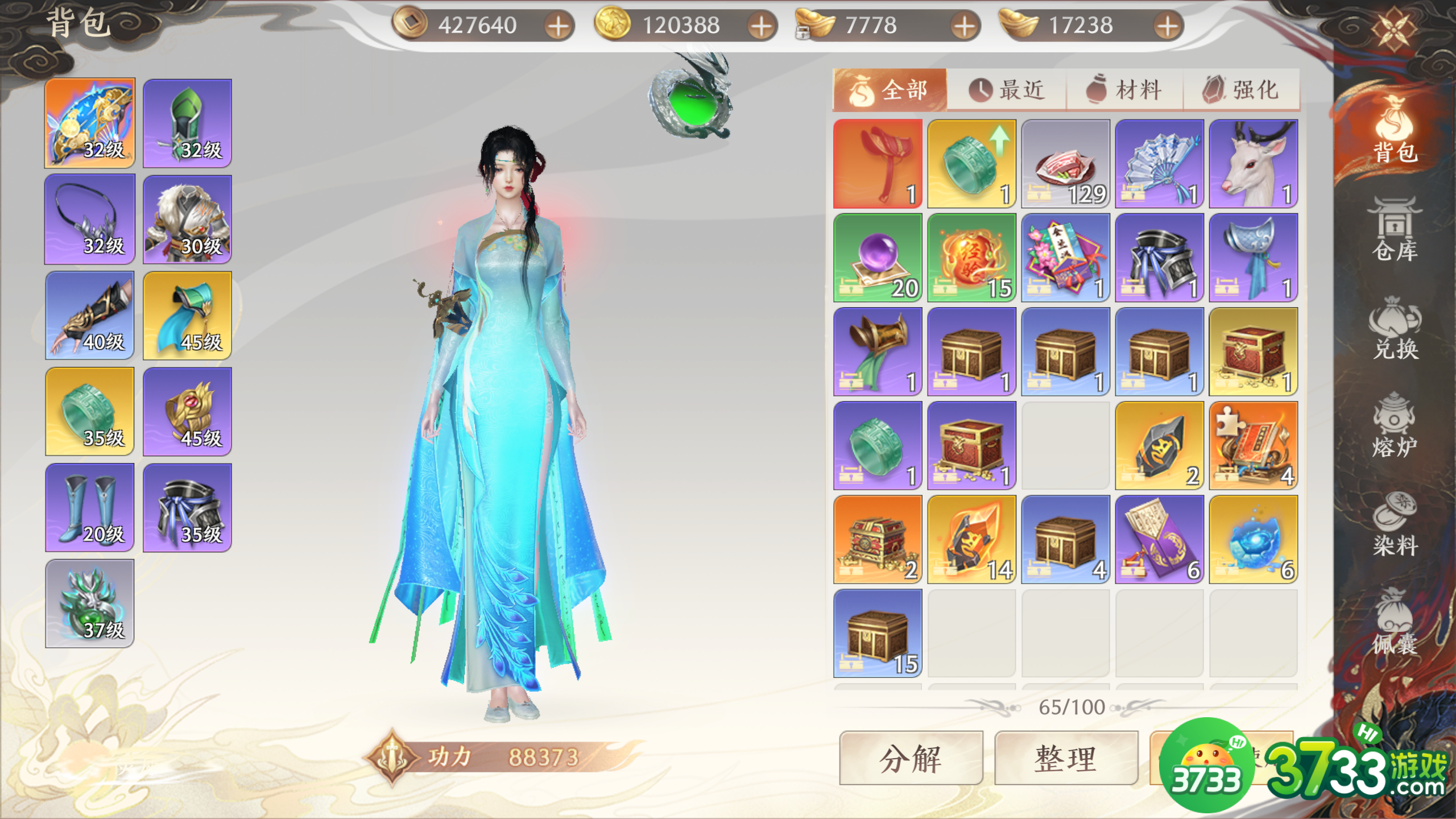Screen dimensions: 1456x819
Task: Show the 强化 enhancement tab
Action: coord(1241,90)
